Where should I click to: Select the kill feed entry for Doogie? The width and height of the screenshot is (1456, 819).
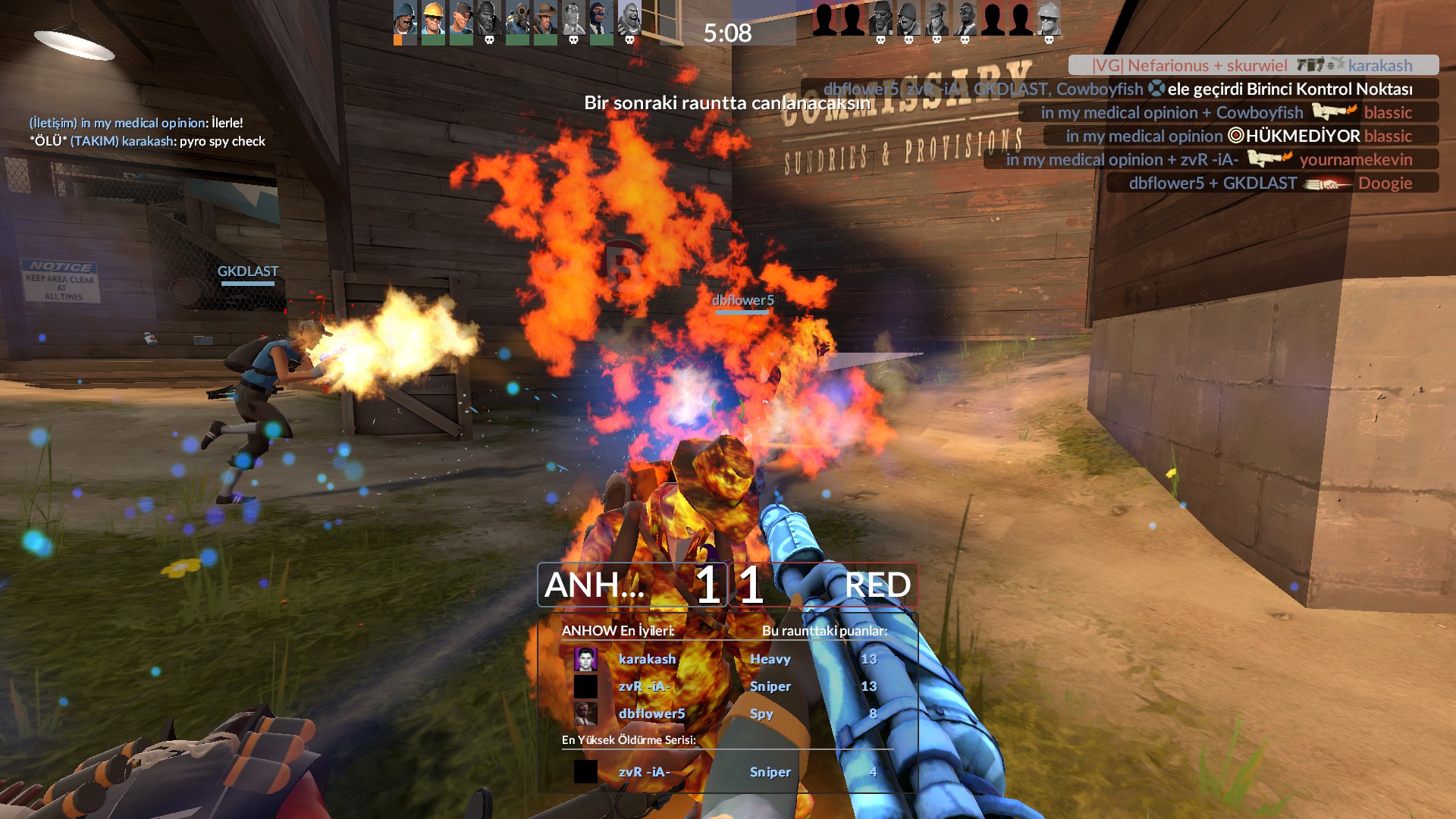[x=1272, y=183]
